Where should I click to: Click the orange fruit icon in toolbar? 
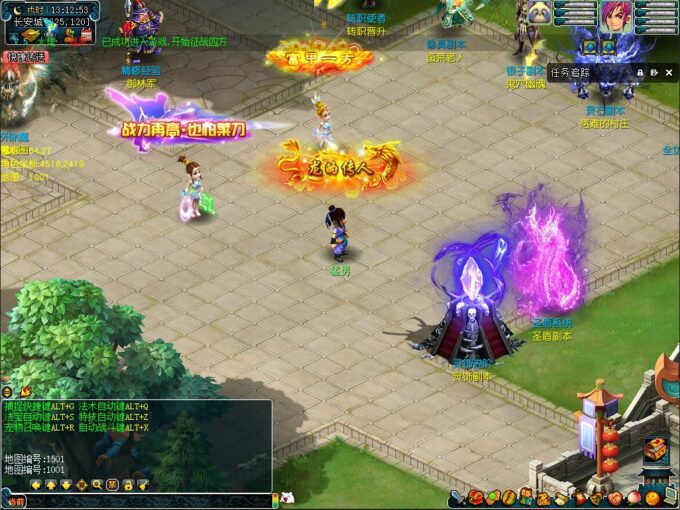(652, 497)
